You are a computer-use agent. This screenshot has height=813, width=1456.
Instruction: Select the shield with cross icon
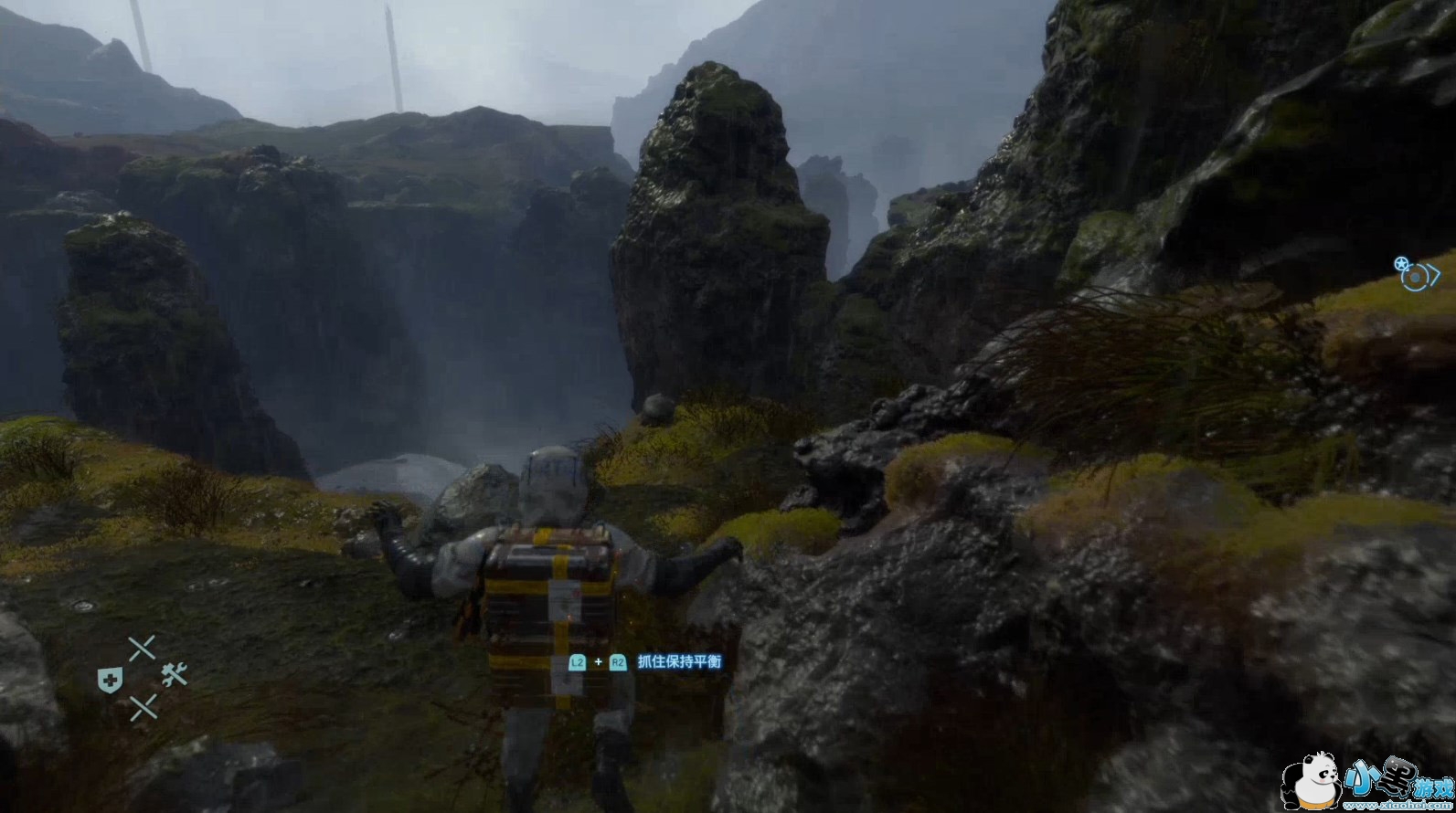click(110, 679)
